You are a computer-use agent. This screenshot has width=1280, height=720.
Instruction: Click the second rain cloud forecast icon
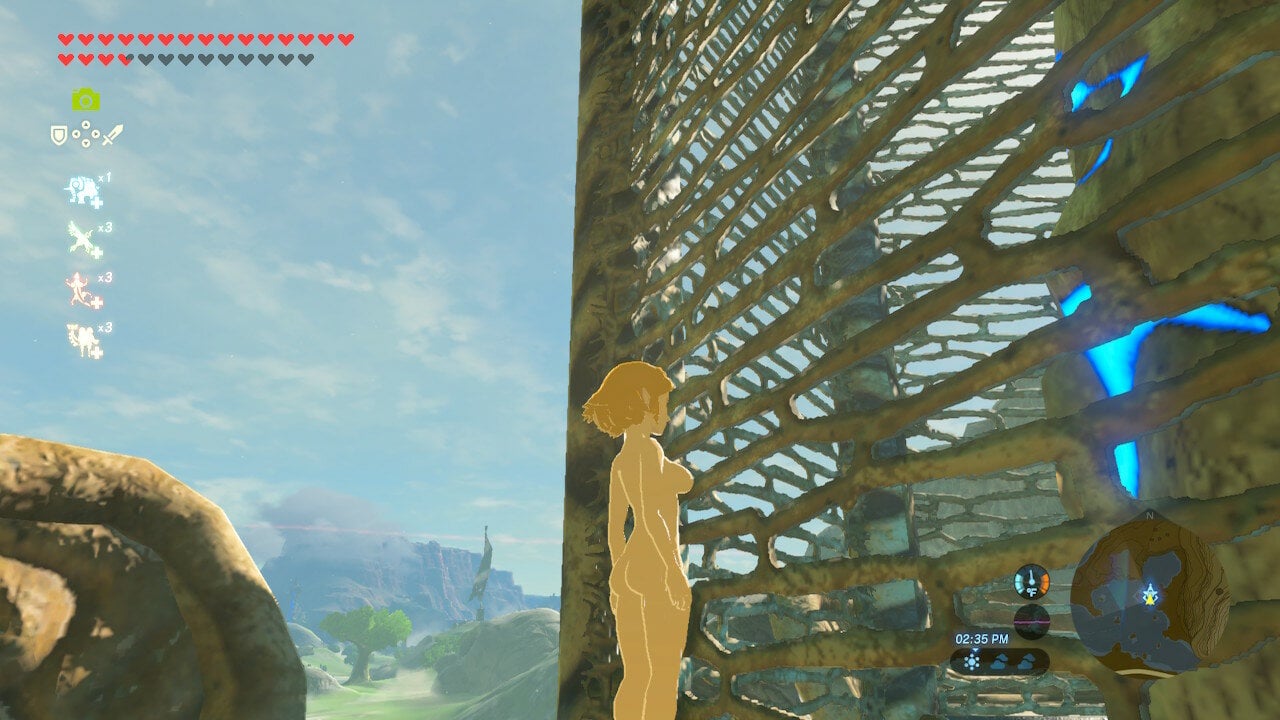[1027, 662]
